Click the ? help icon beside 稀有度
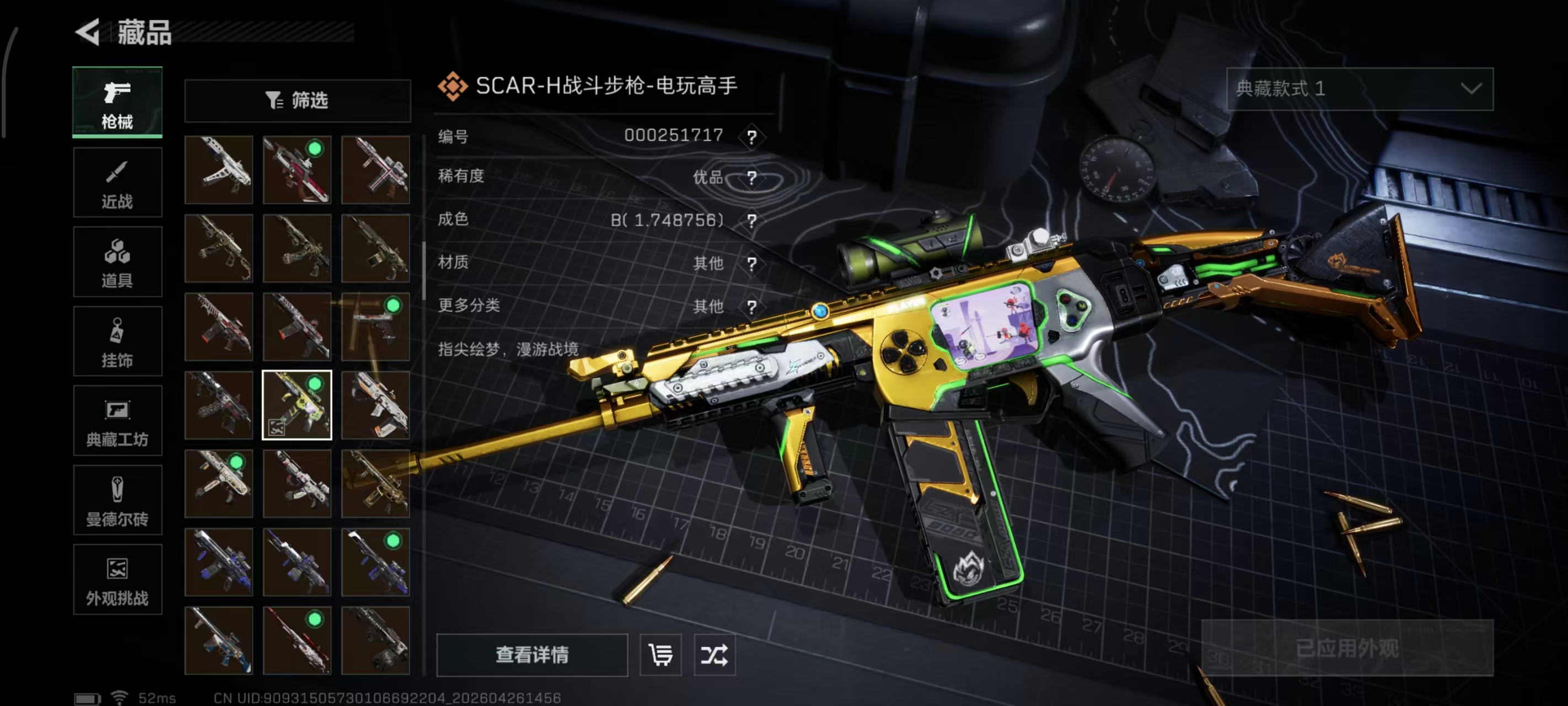The width and height of the screenshot is (1568, 706). tap(753, 178)
